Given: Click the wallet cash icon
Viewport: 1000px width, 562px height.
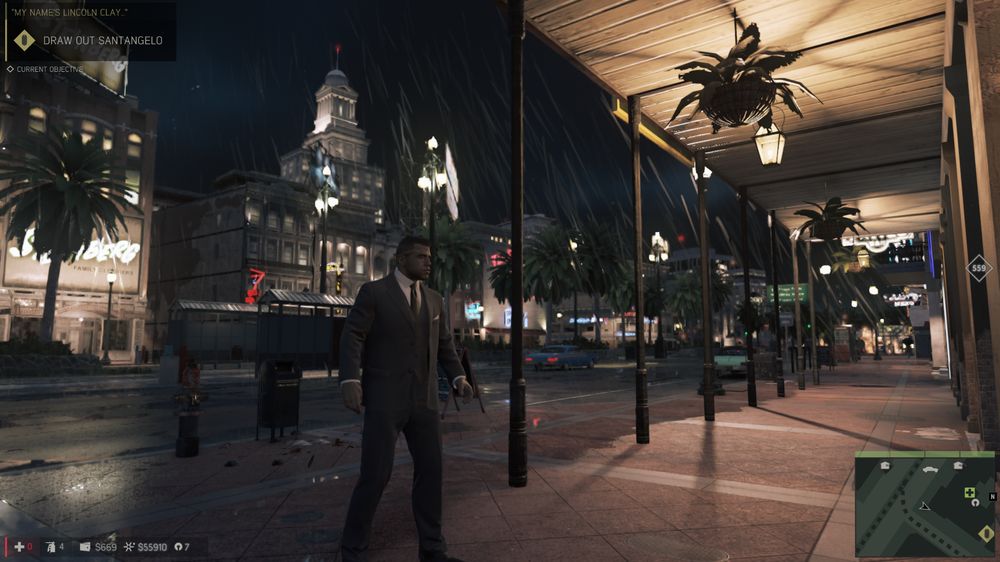Looking at the screenshot, I should 85,547.
